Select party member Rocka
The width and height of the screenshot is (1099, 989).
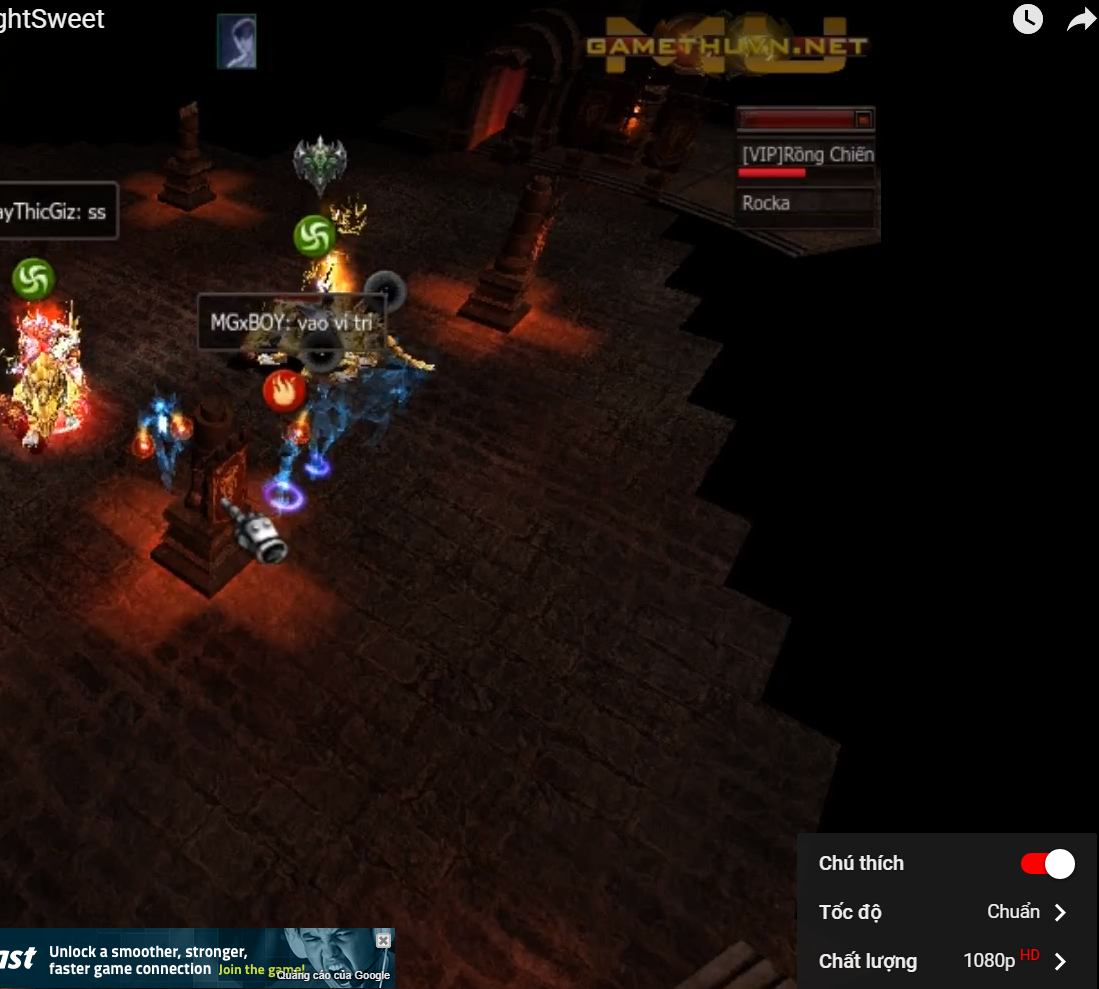806,203
